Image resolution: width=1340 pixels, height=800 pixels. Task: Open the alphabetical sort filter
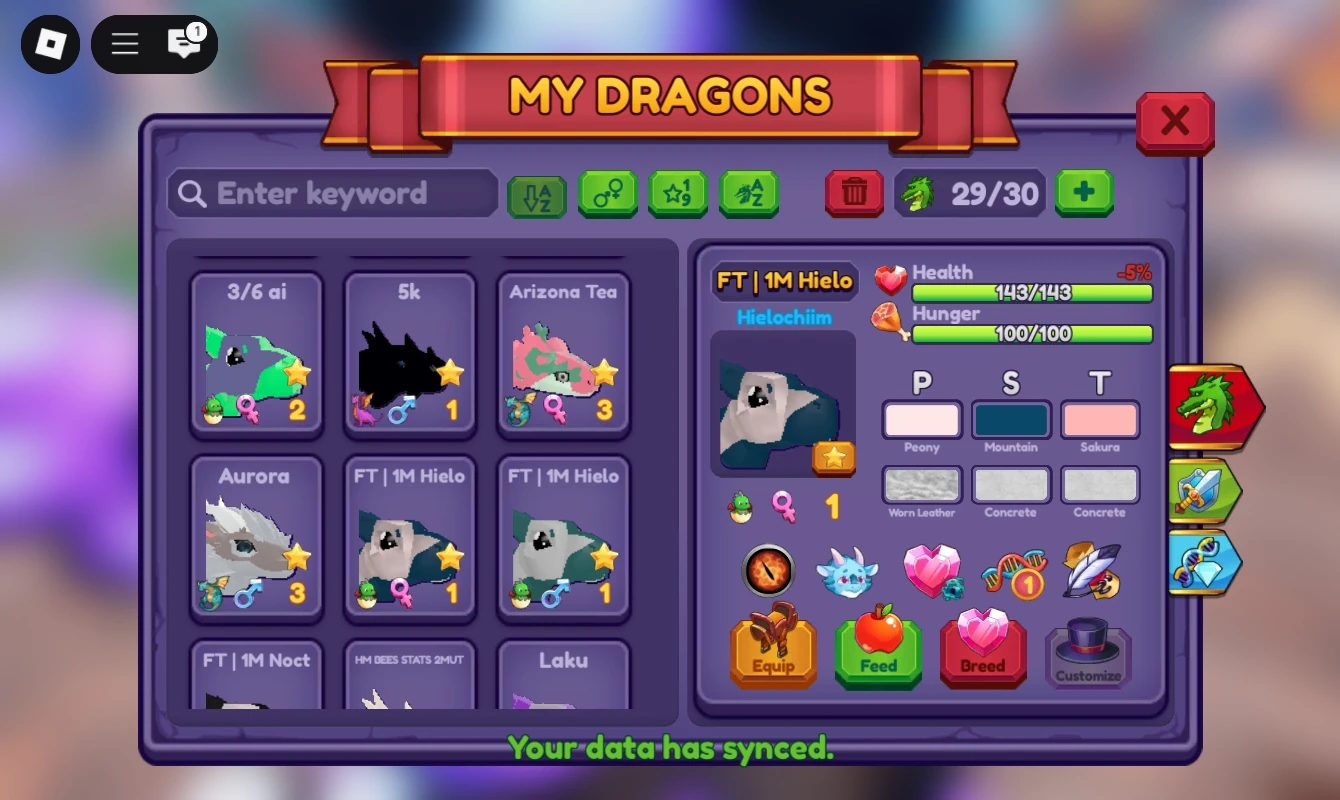537,193
